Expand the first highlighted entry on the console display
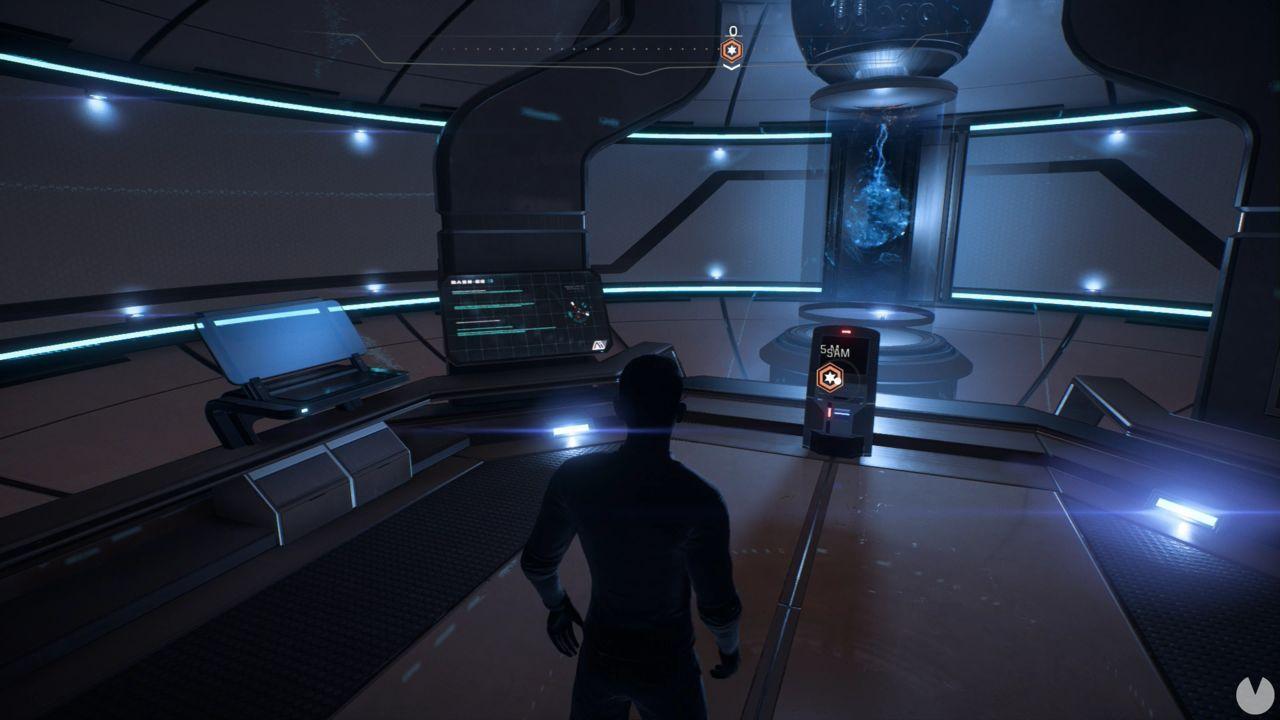The image size is (1280, 720). point(488,291)
